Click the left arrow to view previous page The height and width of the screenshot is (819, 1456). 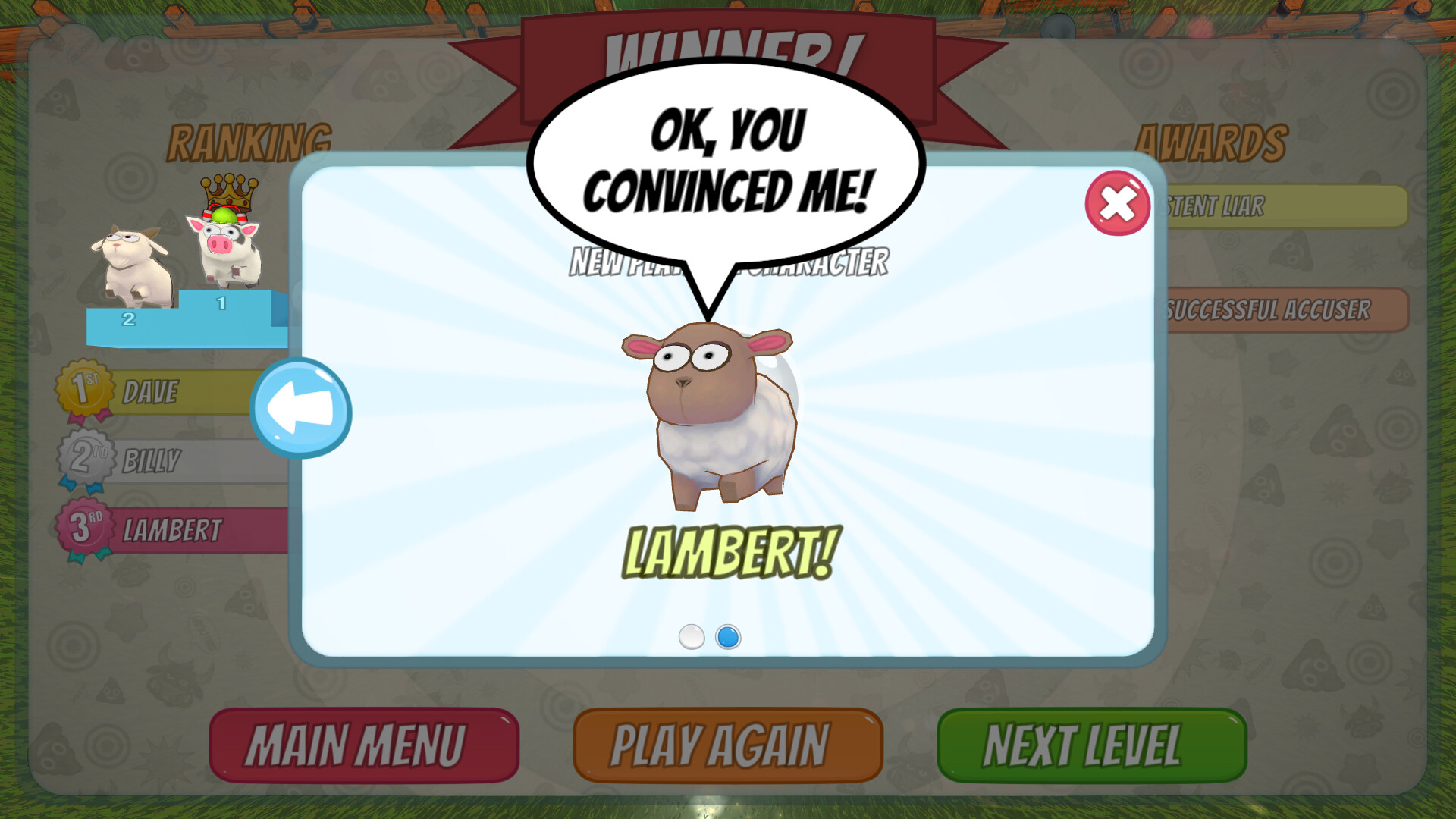tap(301, 409)
